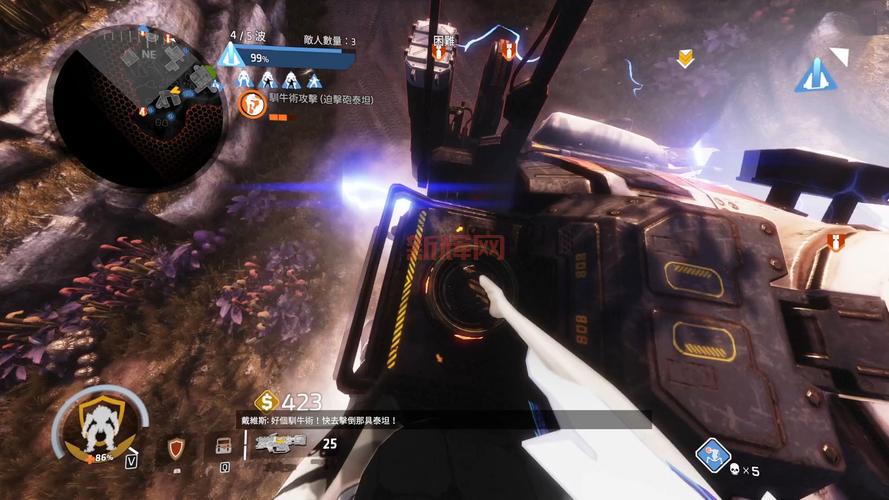Click the orange down-arrow waypoint marker
Viewport: 889px width, 500px height.
[685, 59]
